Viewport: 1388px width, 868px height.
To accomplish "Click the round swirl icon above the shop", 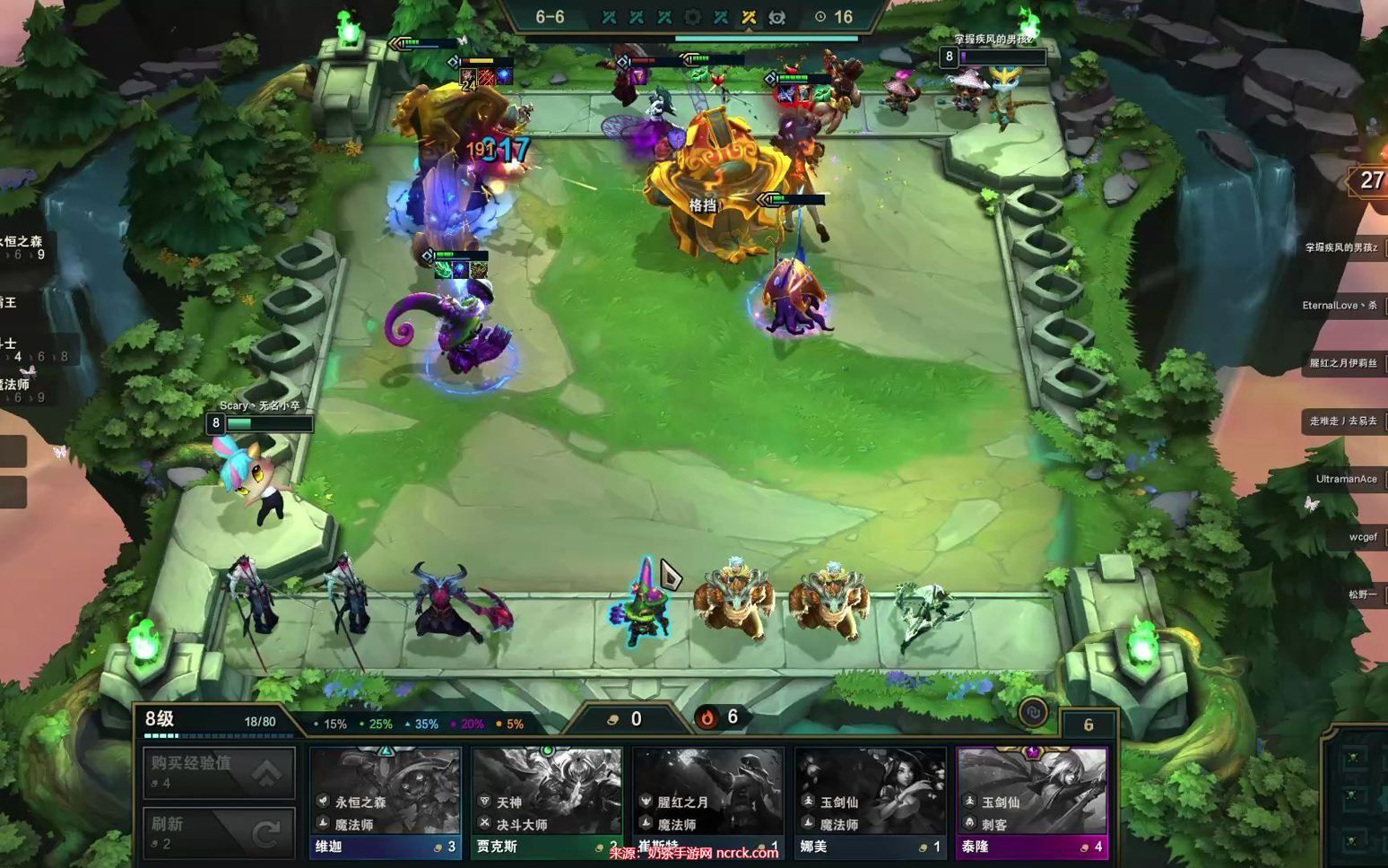I will coord(1033,713).
